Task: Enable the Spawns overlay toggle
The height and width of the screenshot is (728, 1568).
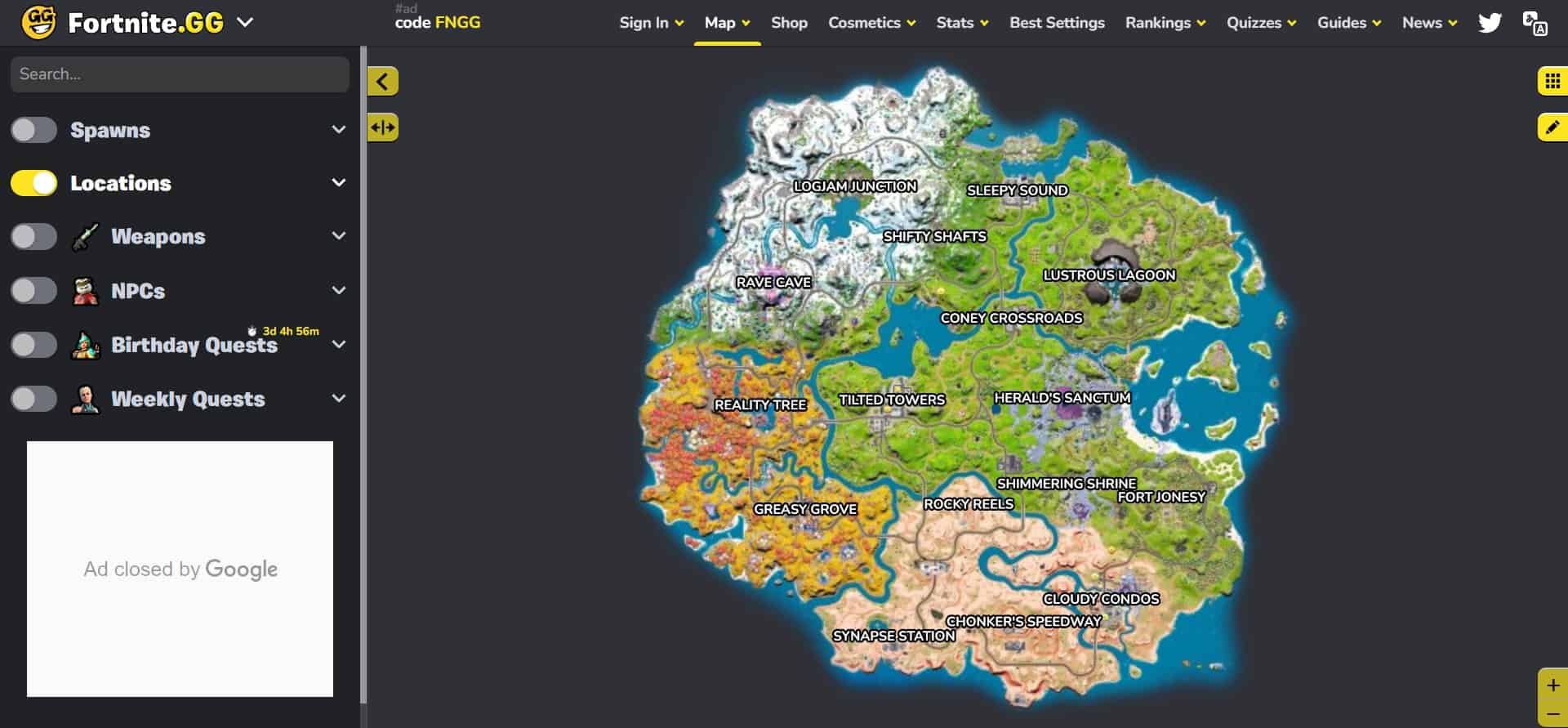Action: coord(33,129)
